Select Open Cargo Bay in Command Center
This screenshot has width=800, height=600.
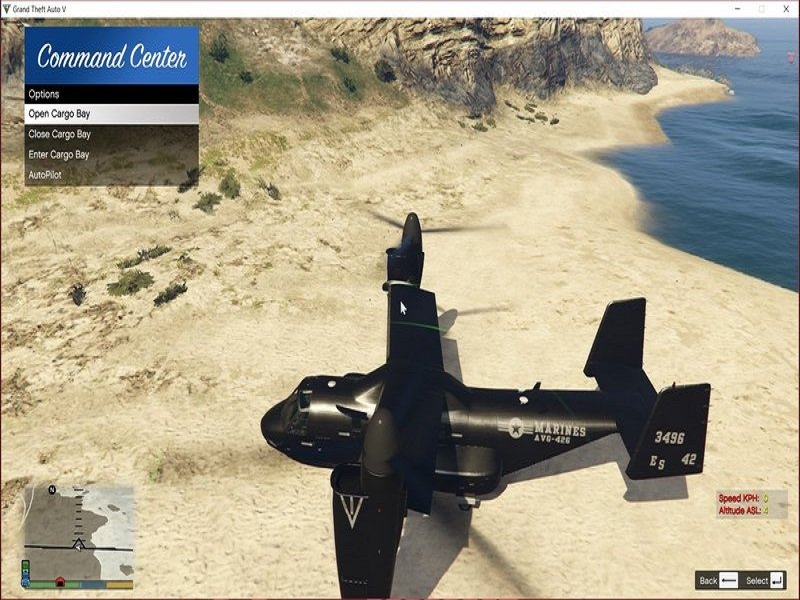click(111, 114)
